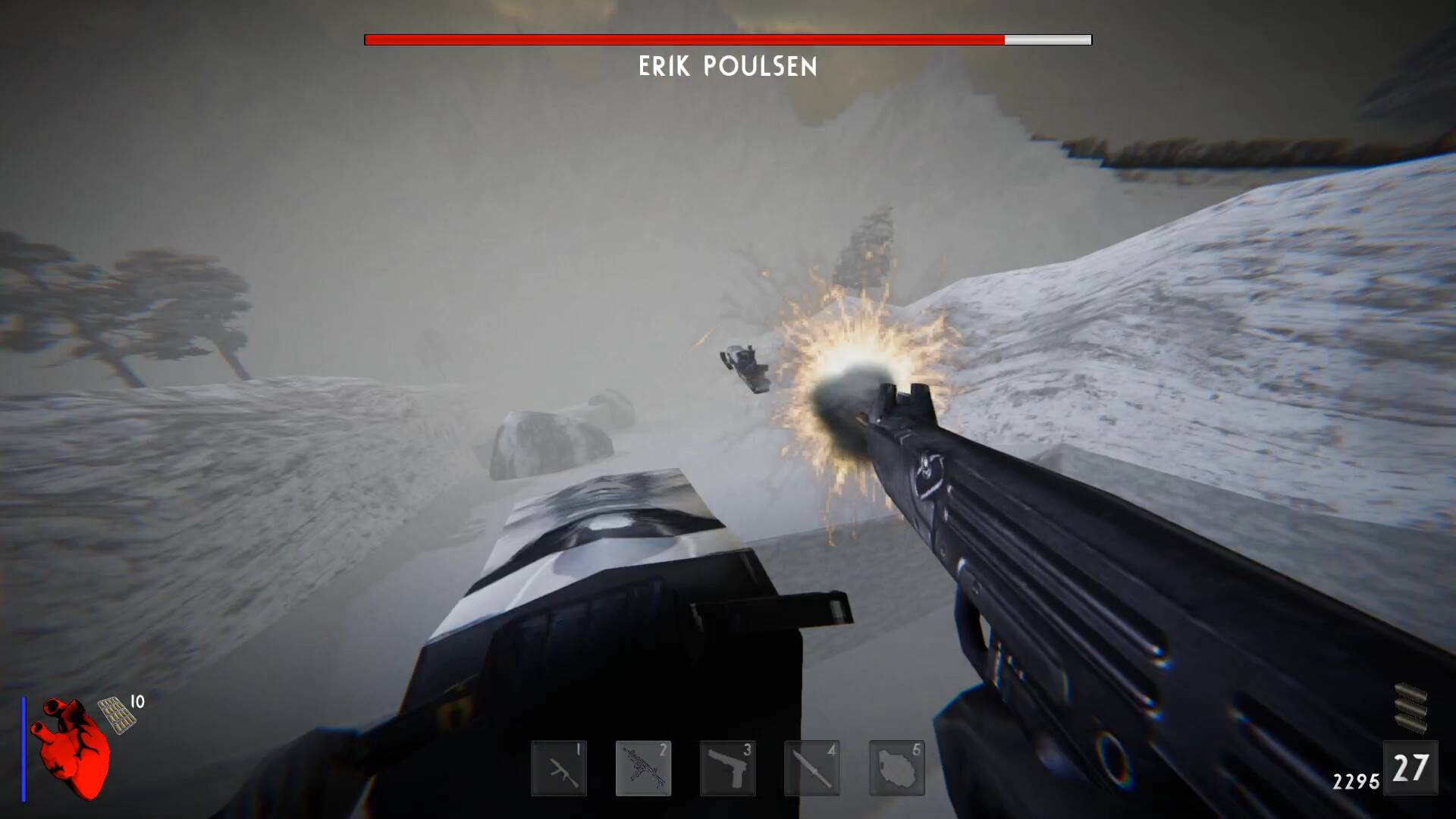
Task: Select the rifle in hotbar slot 1
Action: click(559, 768)
